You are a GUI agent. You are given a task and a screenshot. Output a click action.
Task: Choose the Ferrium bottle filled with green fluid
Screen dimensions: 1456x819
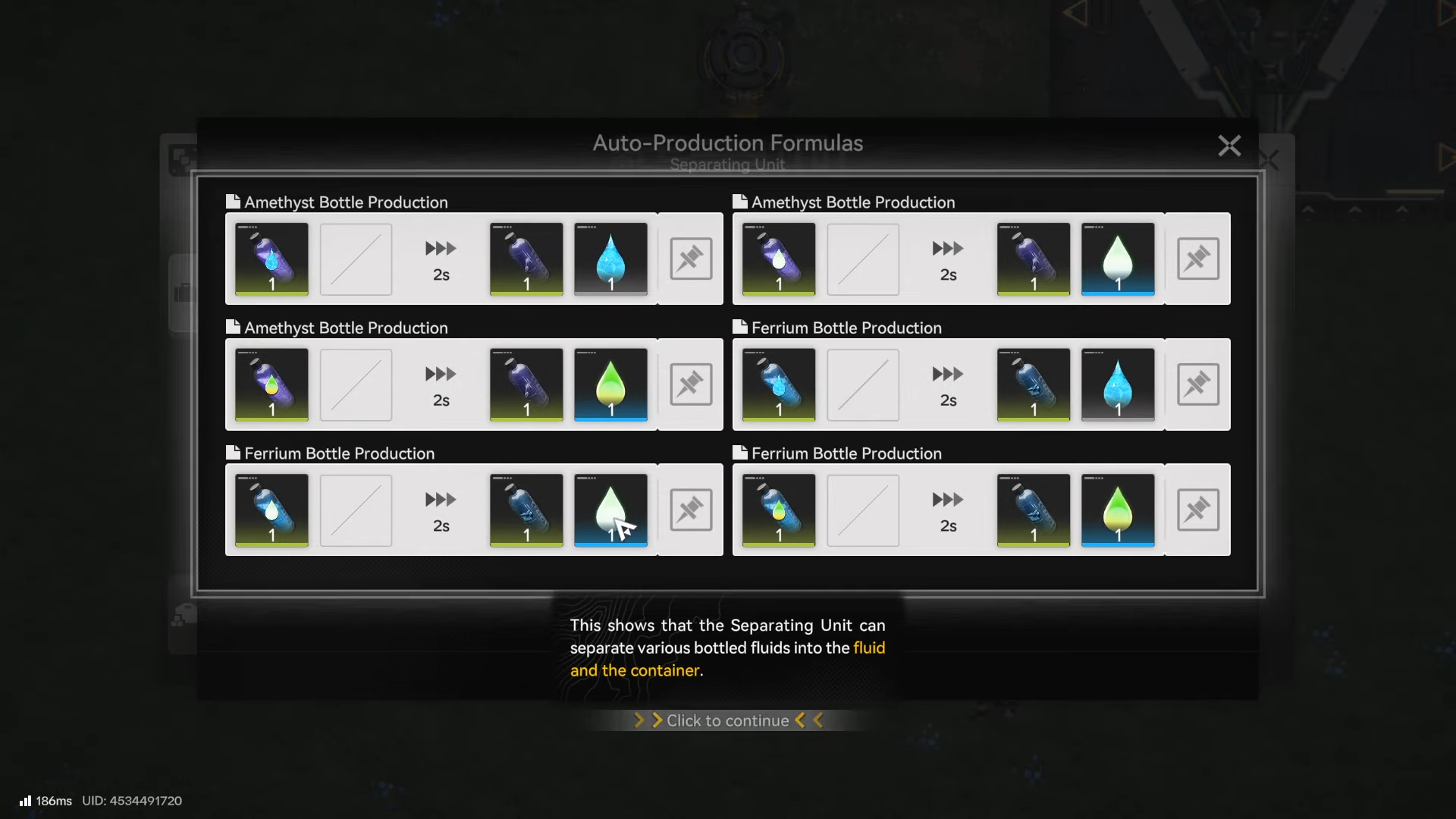(x=779, y=510)
